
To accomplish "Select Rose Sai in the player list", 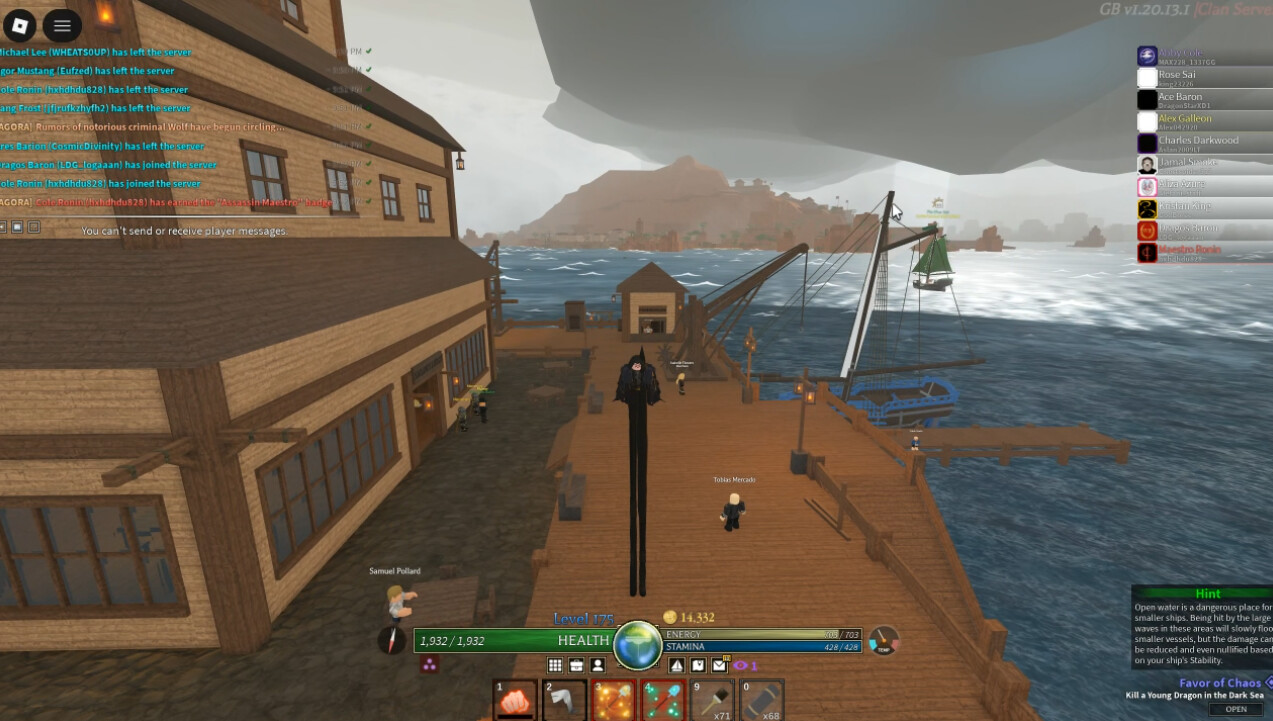I will [x=1176, y=75].
